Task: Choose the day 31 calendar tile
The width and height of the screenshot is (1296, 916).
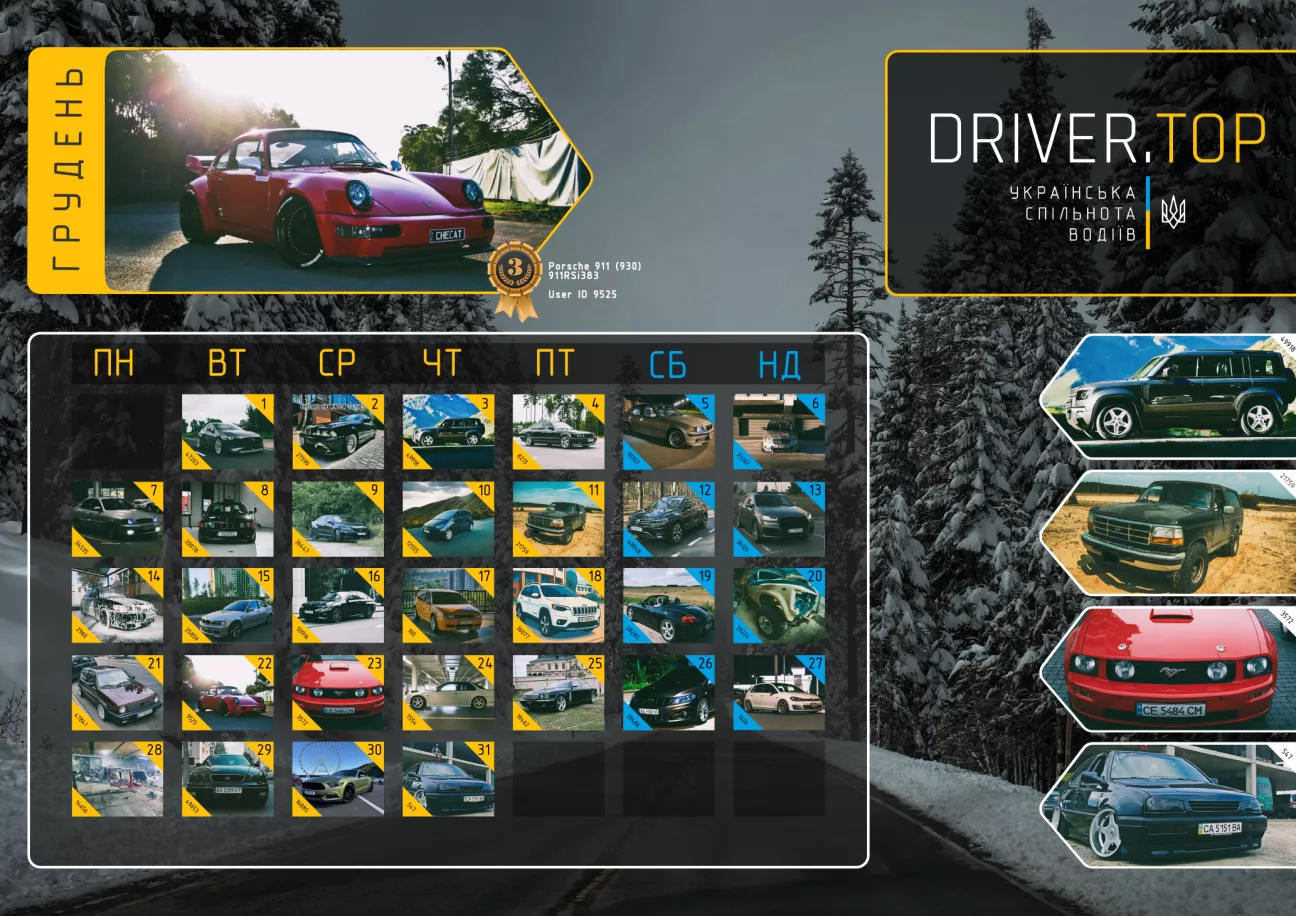Action: pos(447,779)
